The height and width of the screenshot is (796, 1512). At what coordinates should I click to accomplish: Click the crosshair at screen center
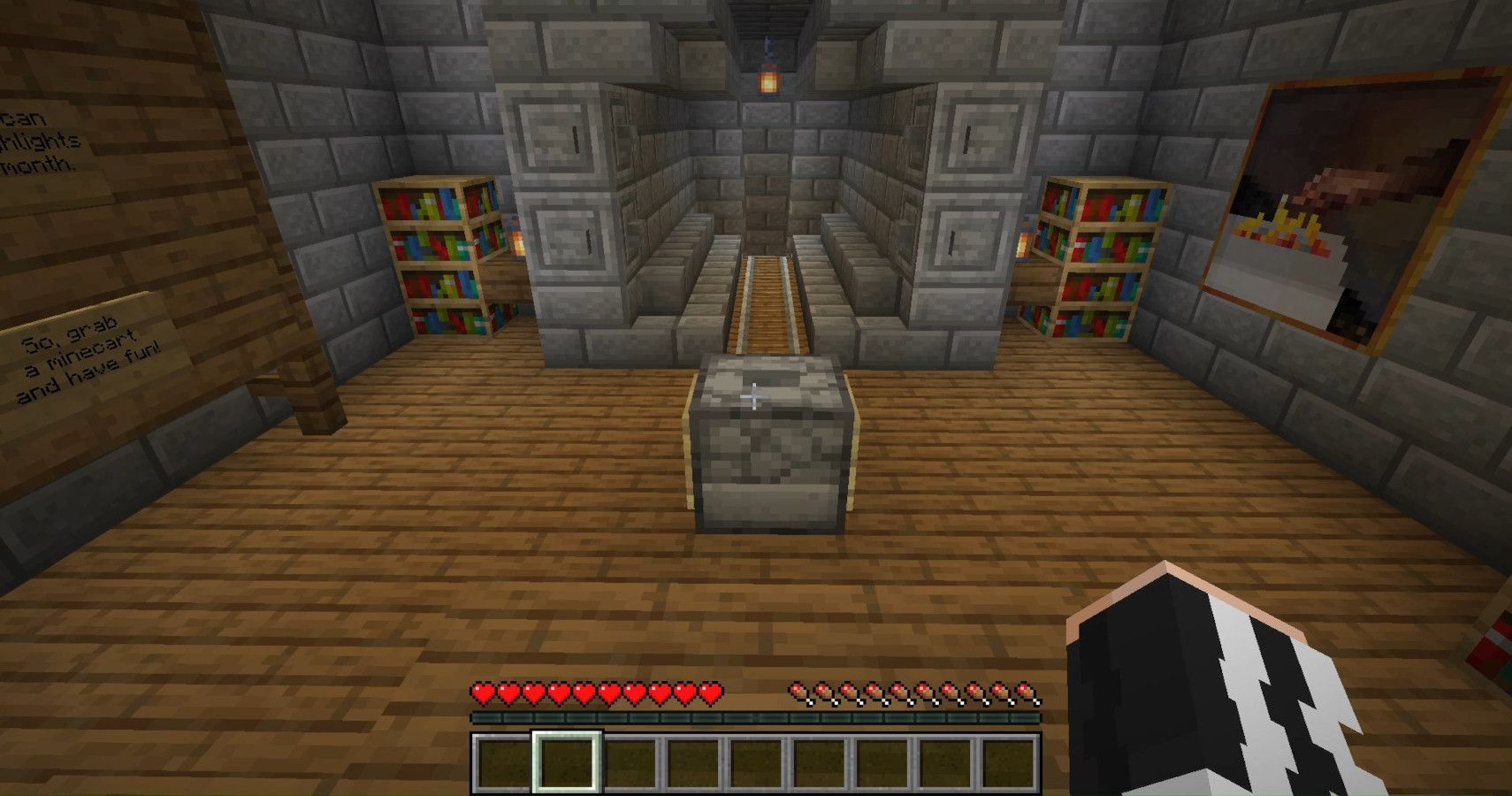point(755,396)
